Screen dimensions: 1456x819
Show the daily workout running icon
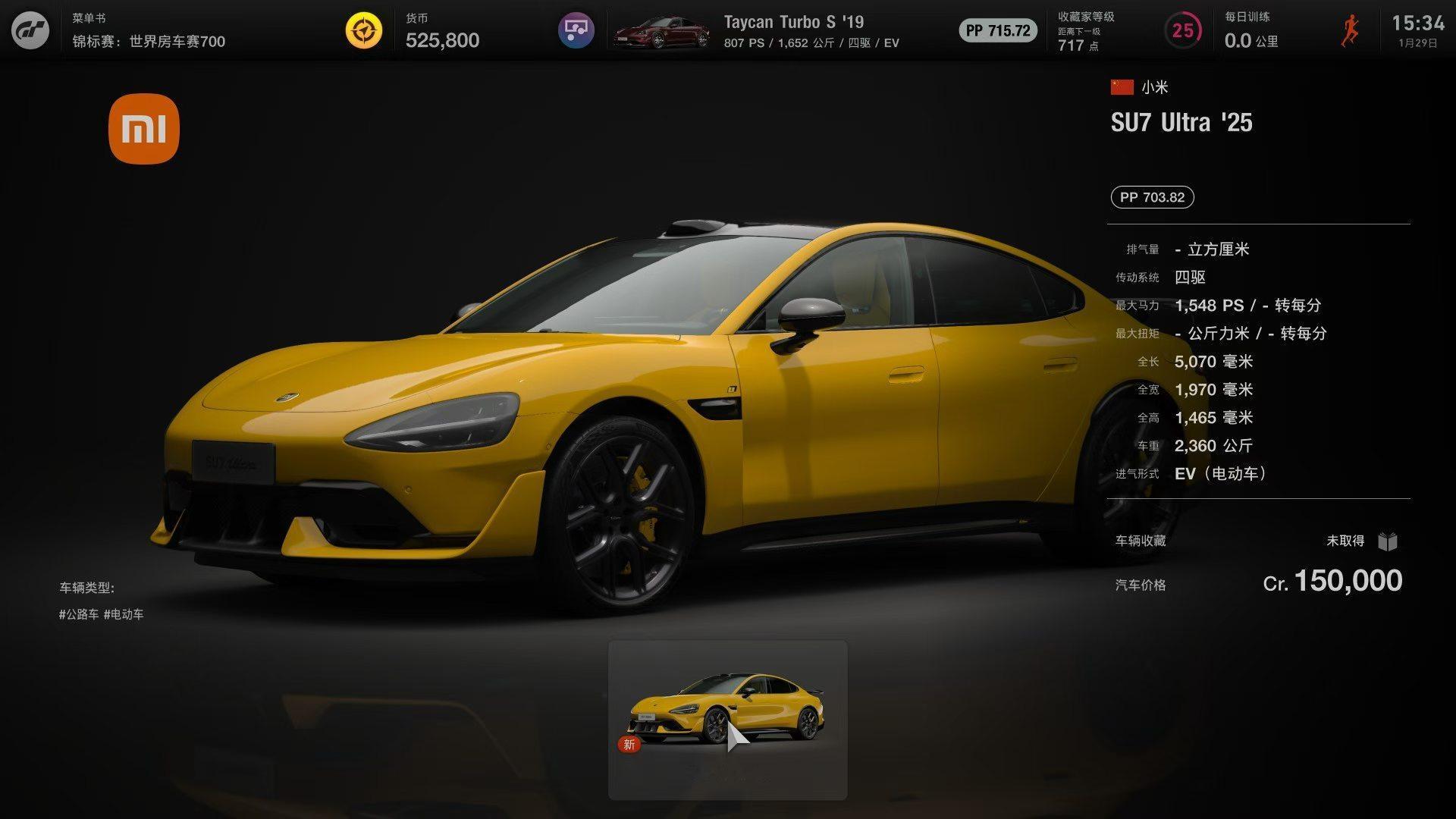pyautogui.click(x=1350, y=31)
